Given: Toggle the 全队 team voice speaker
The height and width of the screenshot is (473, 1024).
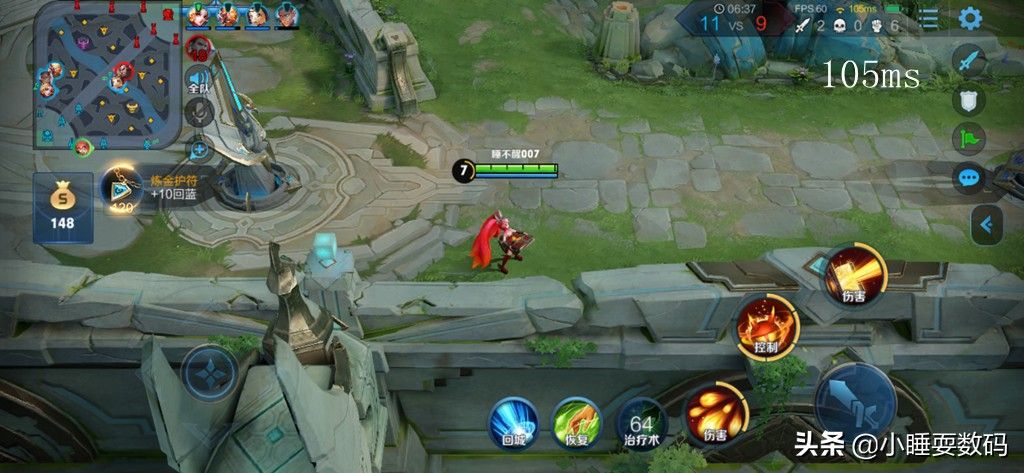Looking at the screenshot, I should 199,80.
